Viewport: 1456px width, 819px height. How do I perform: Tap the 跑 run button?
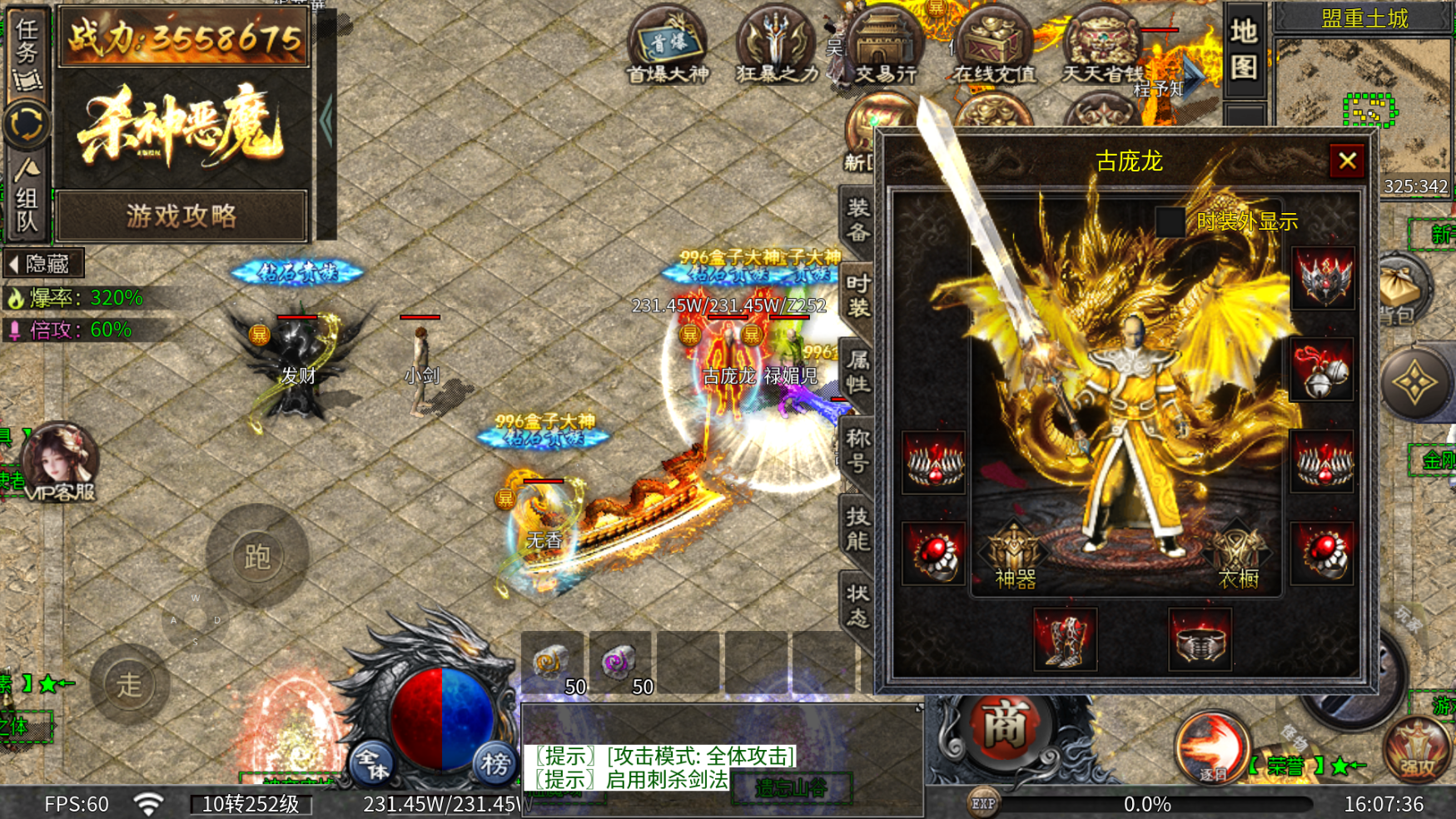pyautogui.click(x=256, y=556)
